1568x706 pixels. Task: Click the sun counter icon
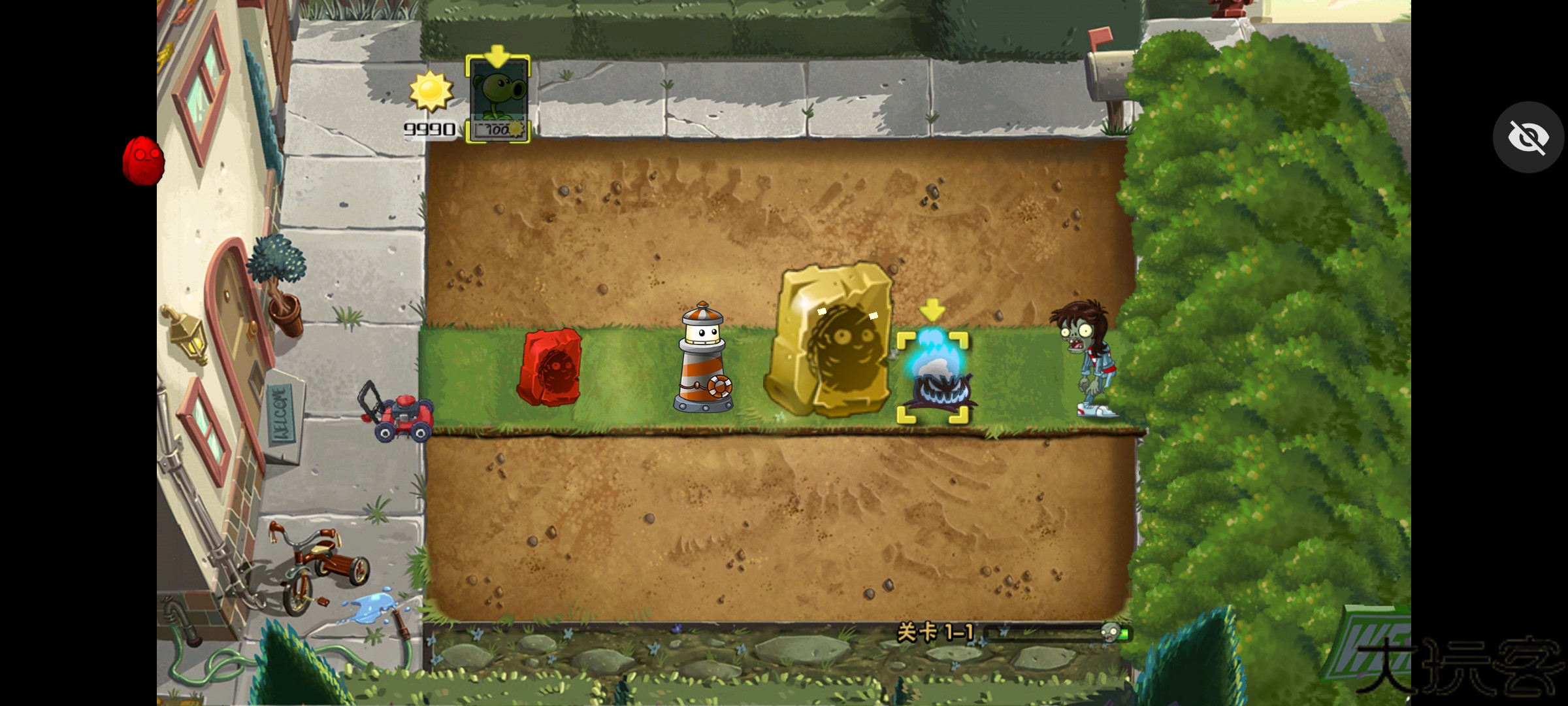pos(431,92)
